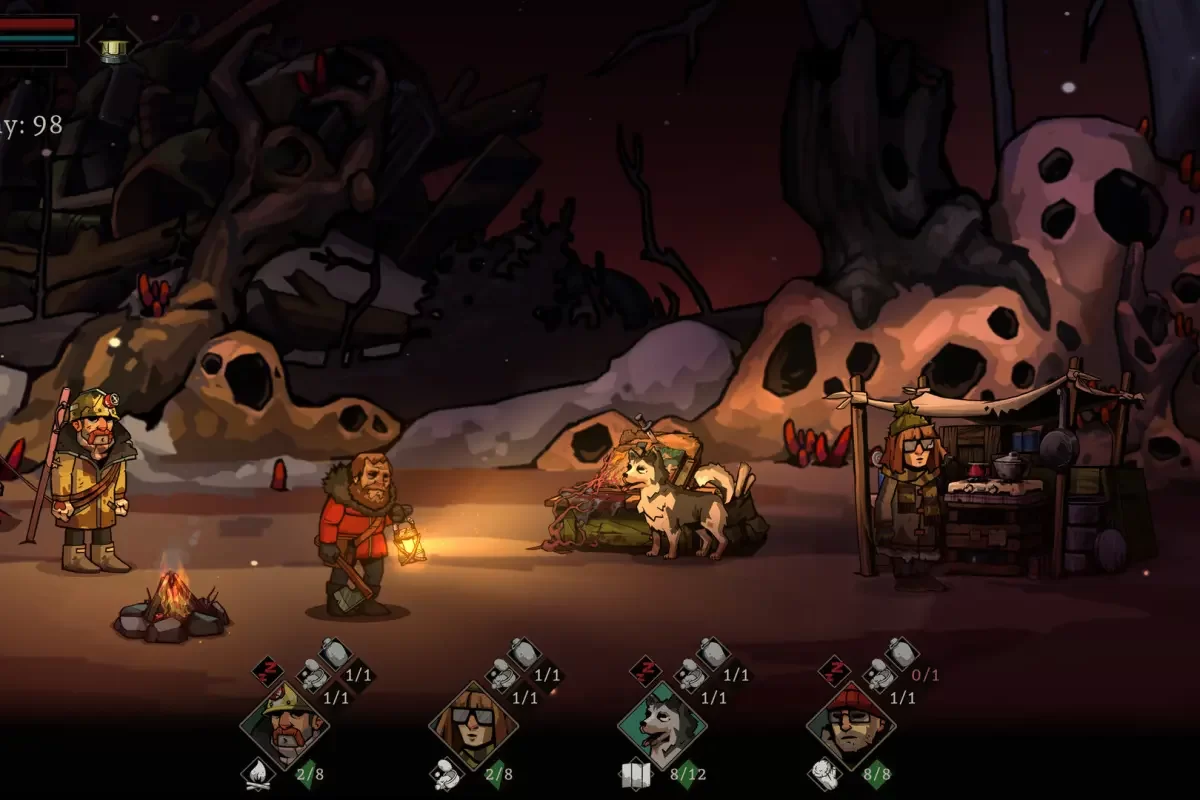Click the sleep icon above the red beanie man
Screen dimensions: 1200x800
tap(834, 670)
